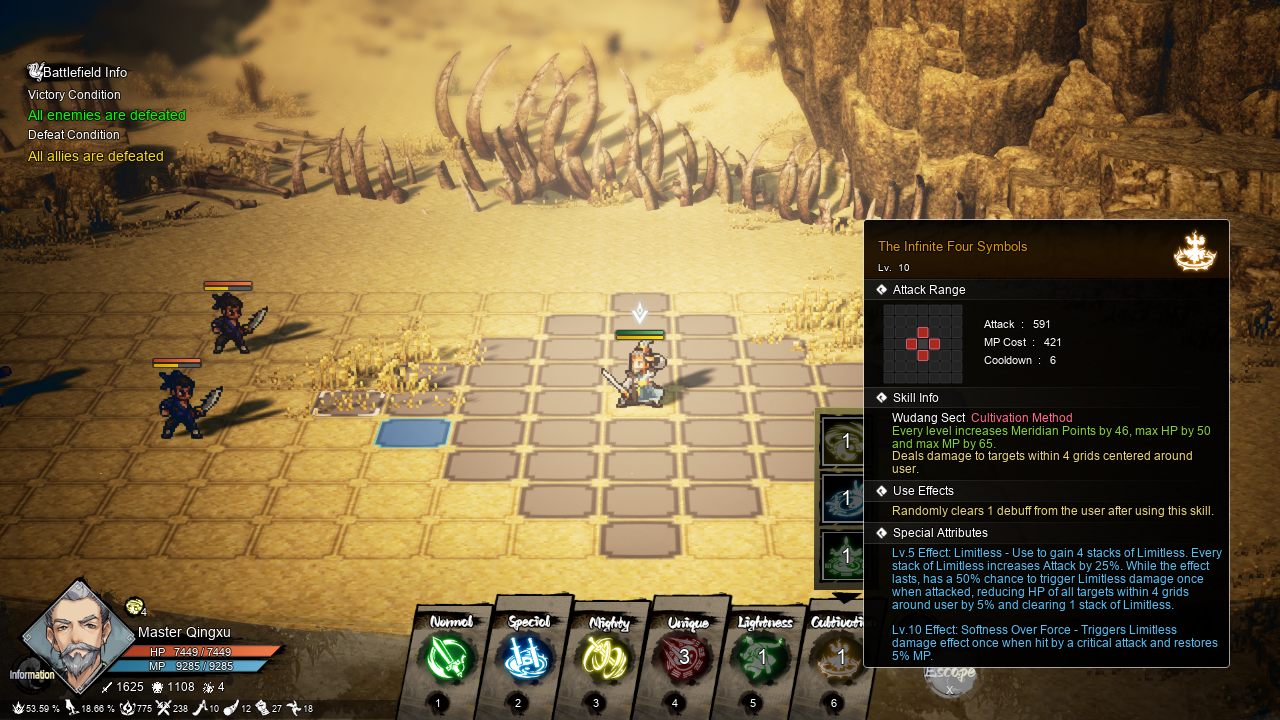Select the blue highlighted grid tile
The image size is (1280, 720).
pos(413,433)
